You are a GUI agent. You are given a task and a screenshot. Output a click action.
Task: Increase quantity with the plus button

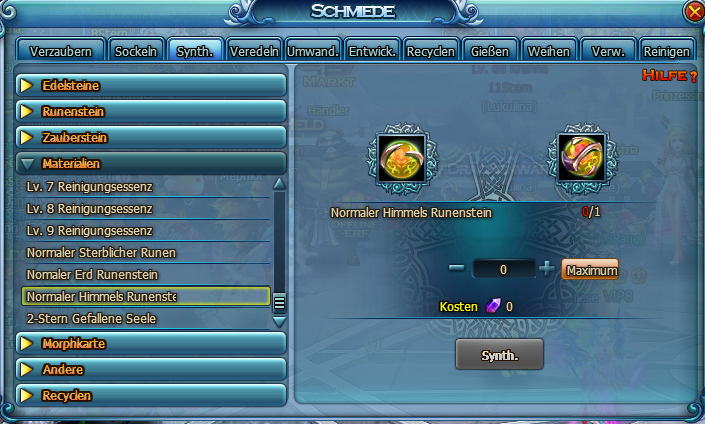(x=546, y=269)
